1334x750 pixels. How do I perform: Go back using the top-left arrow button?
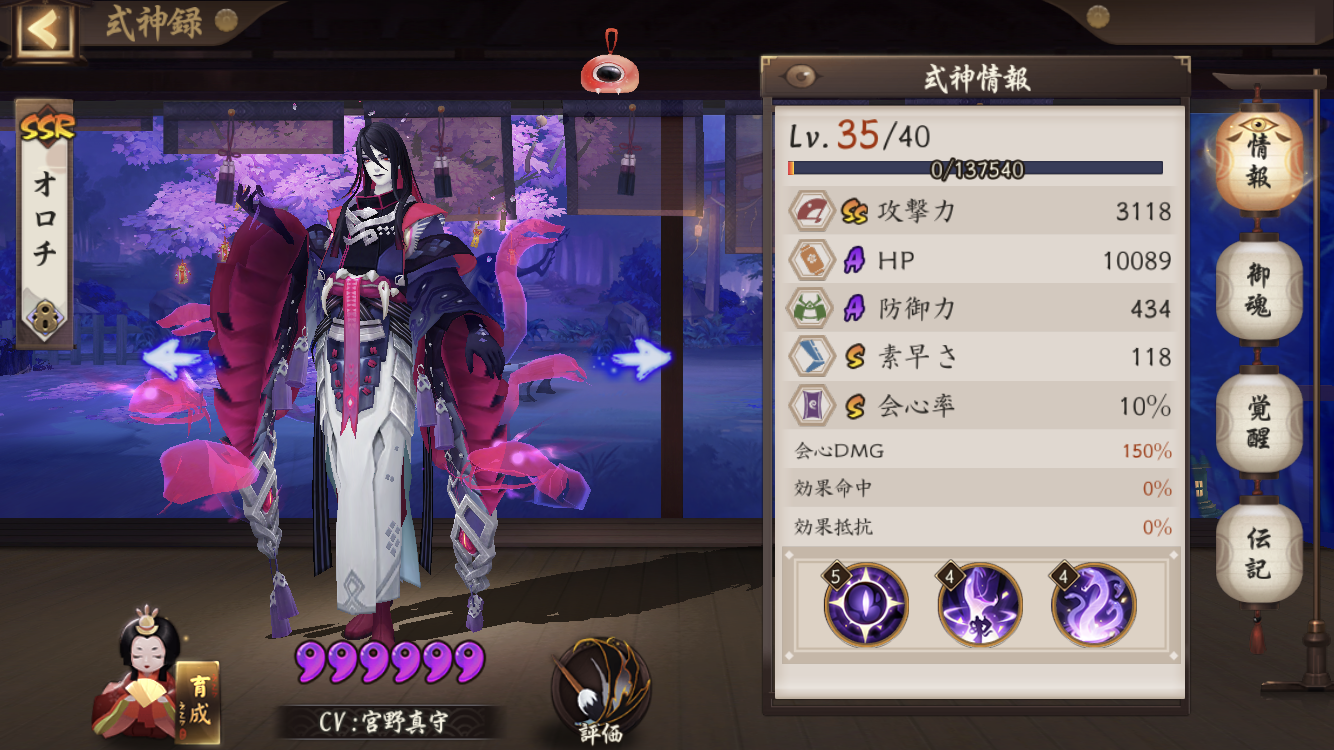click(42, 30)
